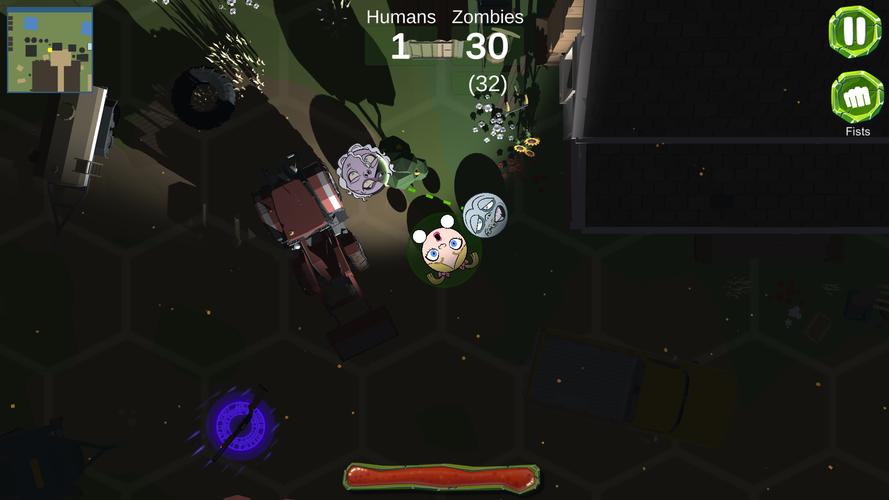Open the minimap in the corner
Viewport: 889px width, 500px height.
click(x=50, y=50)
